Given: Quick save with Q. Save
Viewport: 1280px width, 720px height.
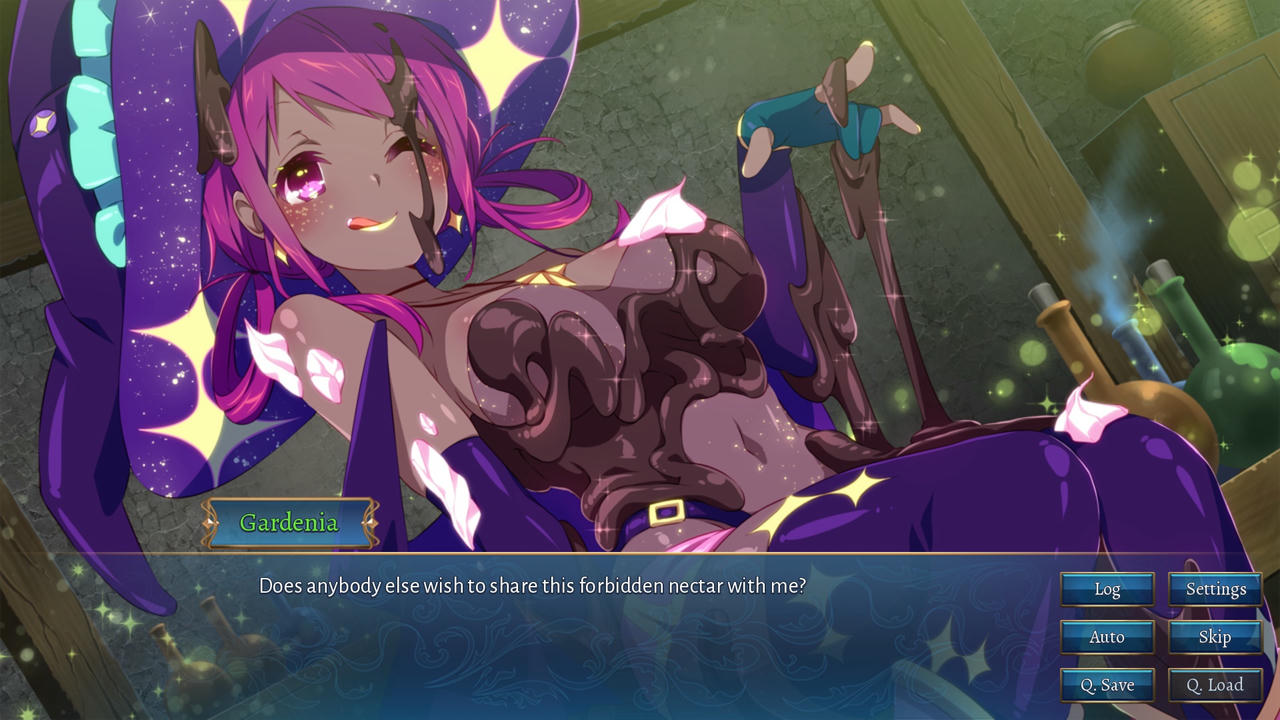Looking at the screenshot, I should (x=1107, y=685).
